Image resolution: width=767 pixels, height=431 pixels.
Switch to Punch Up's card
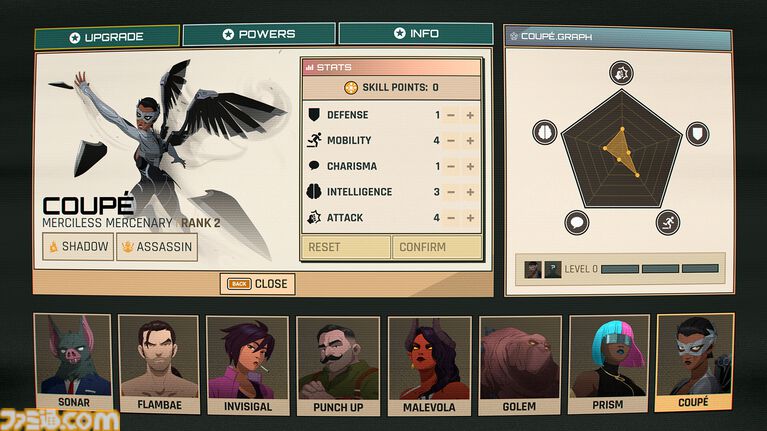point(337,364)
